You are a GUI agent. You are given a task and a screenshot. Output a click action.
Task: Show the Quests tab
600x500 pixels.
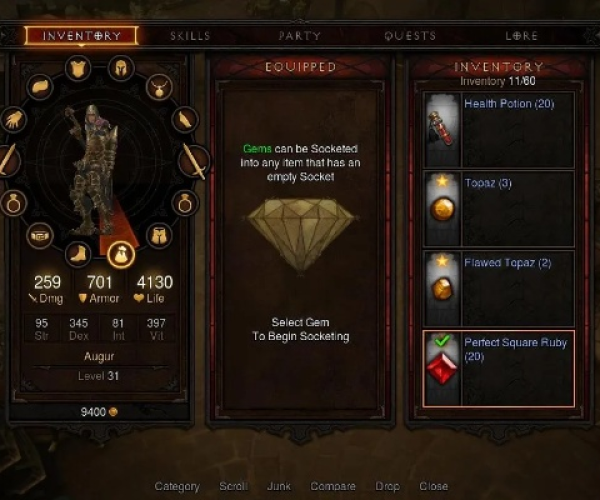(410, 36)
